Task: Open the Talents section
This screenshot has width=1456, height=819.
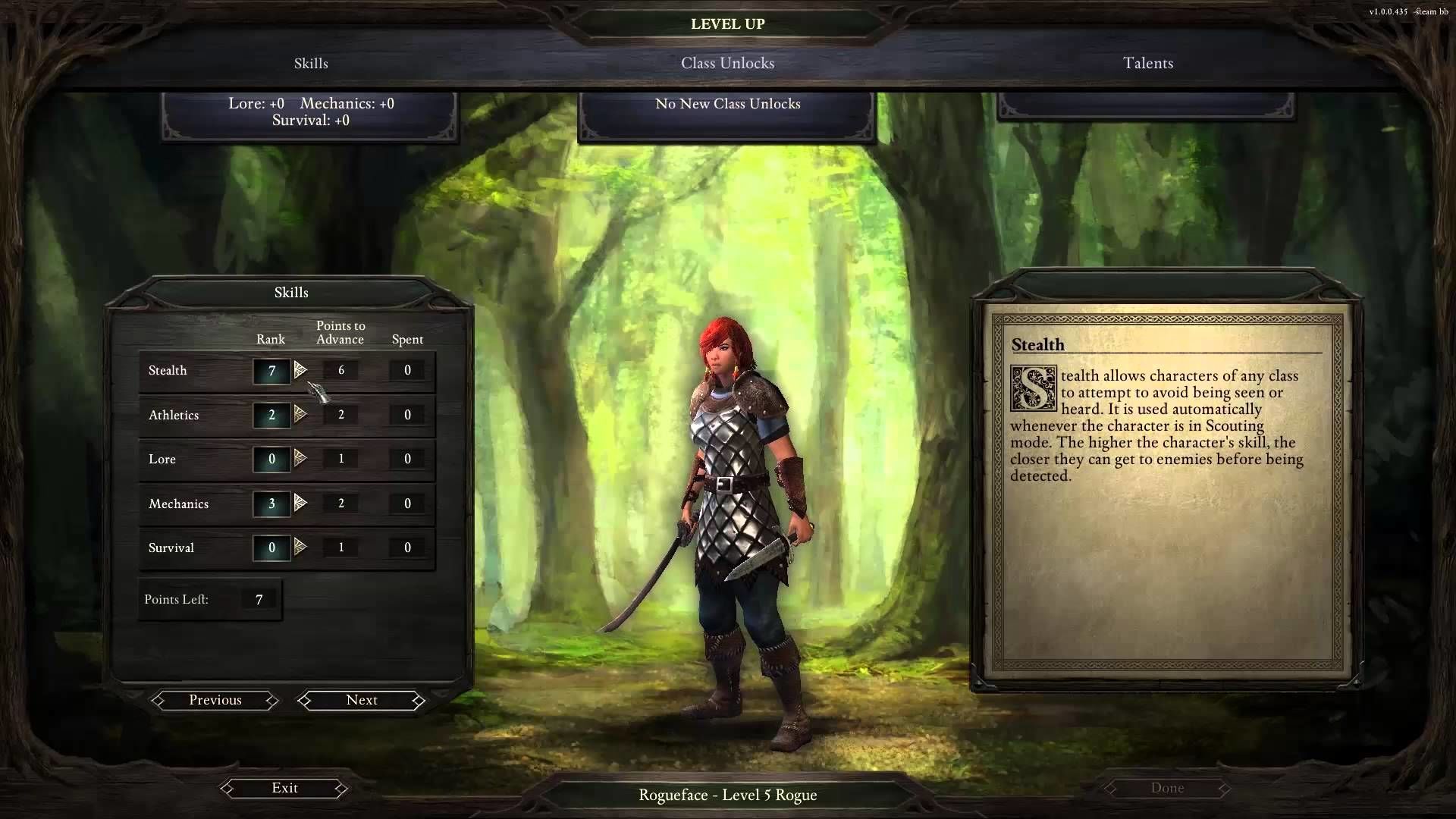Action: pyautogui.click(x=1147, y=64)
